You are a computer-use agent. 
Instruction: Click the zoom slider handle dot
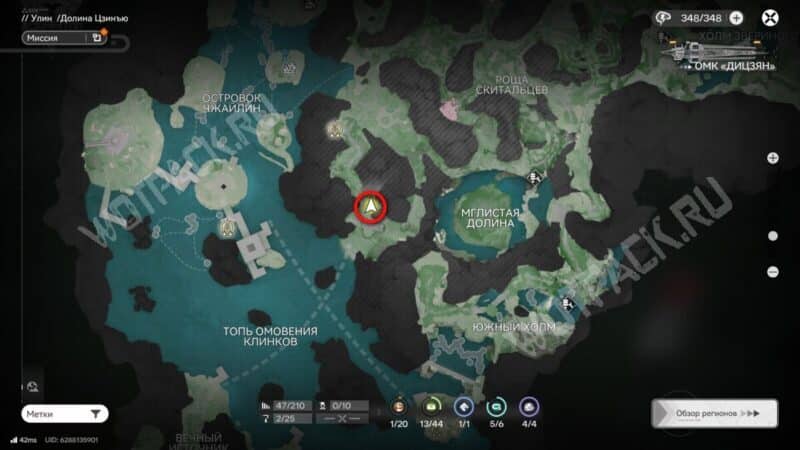point(772,236)
